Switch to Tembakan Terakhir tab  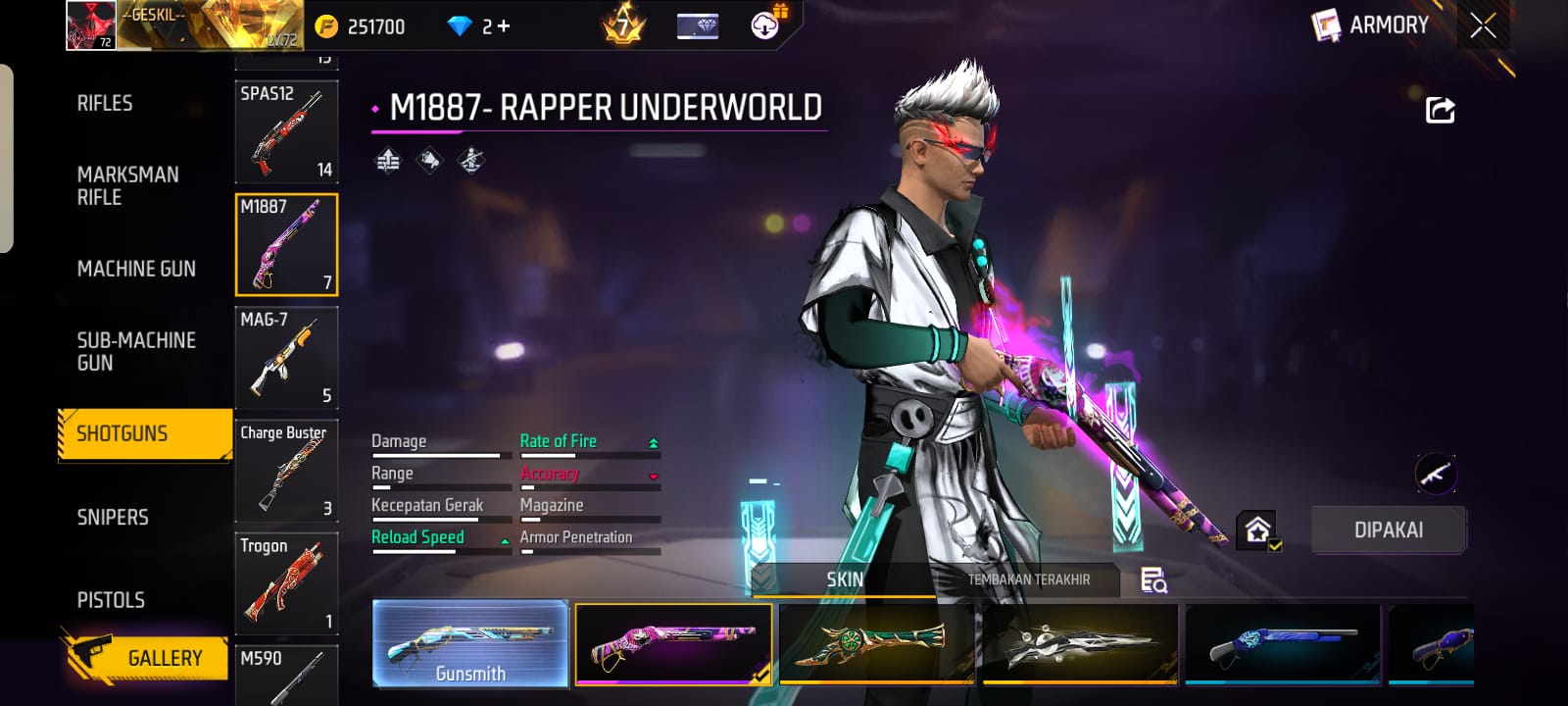(x=1028, y=580)
